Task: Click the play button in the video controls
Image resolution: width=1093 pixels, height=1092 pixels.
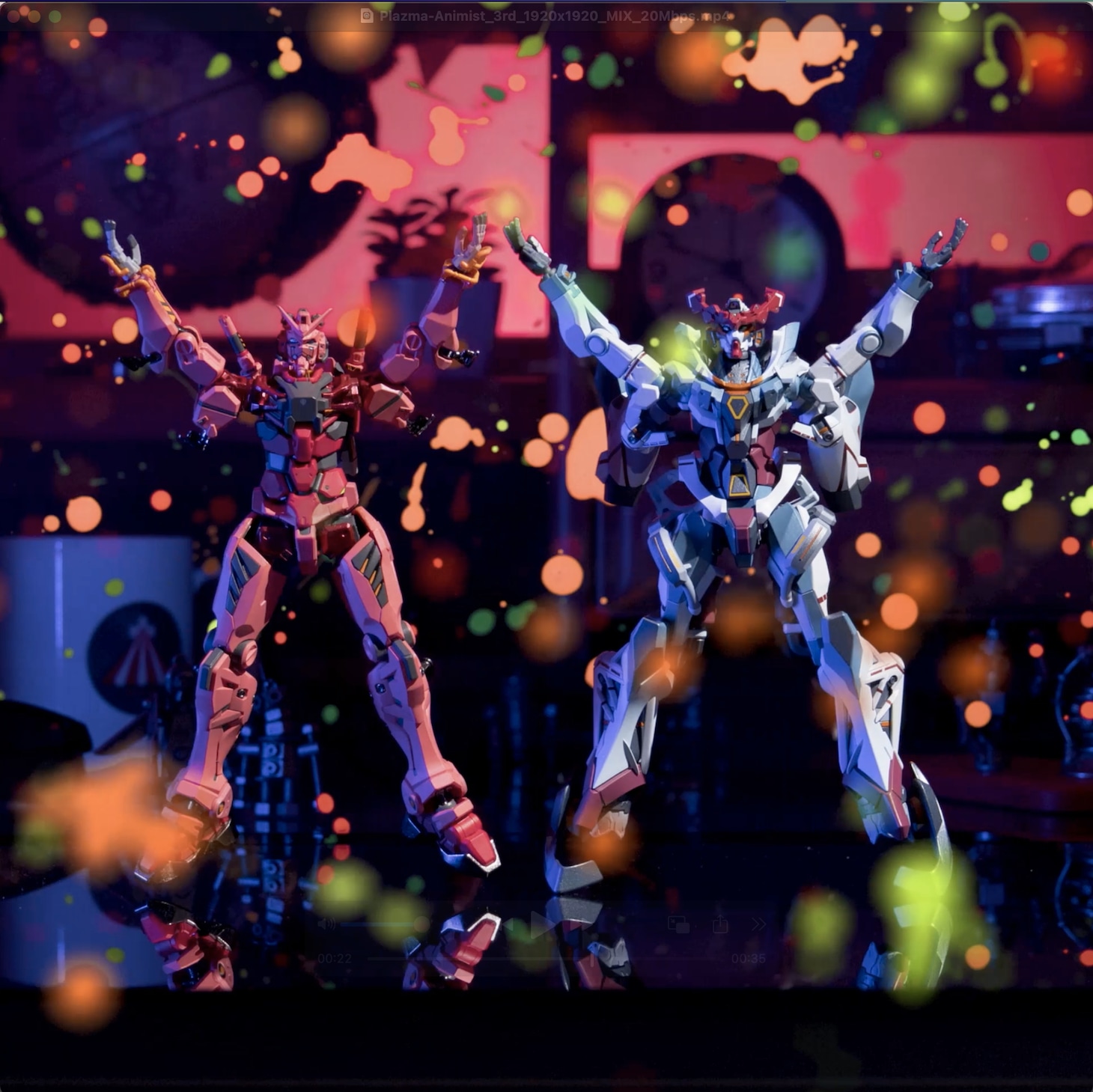Action: click(x=541, y=925)
